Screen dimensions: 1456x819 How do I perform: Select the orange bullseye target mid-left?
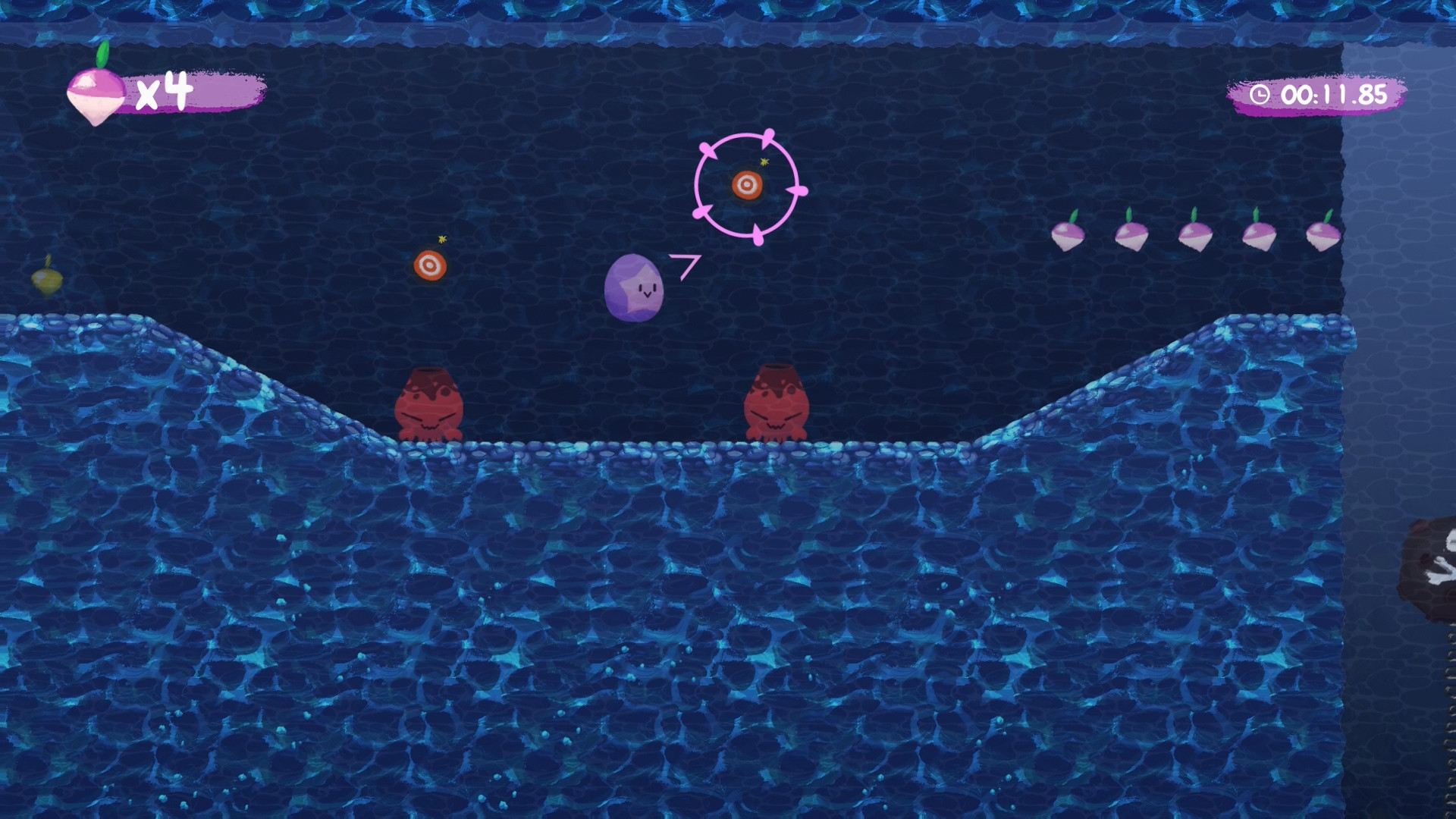[431, 265]
